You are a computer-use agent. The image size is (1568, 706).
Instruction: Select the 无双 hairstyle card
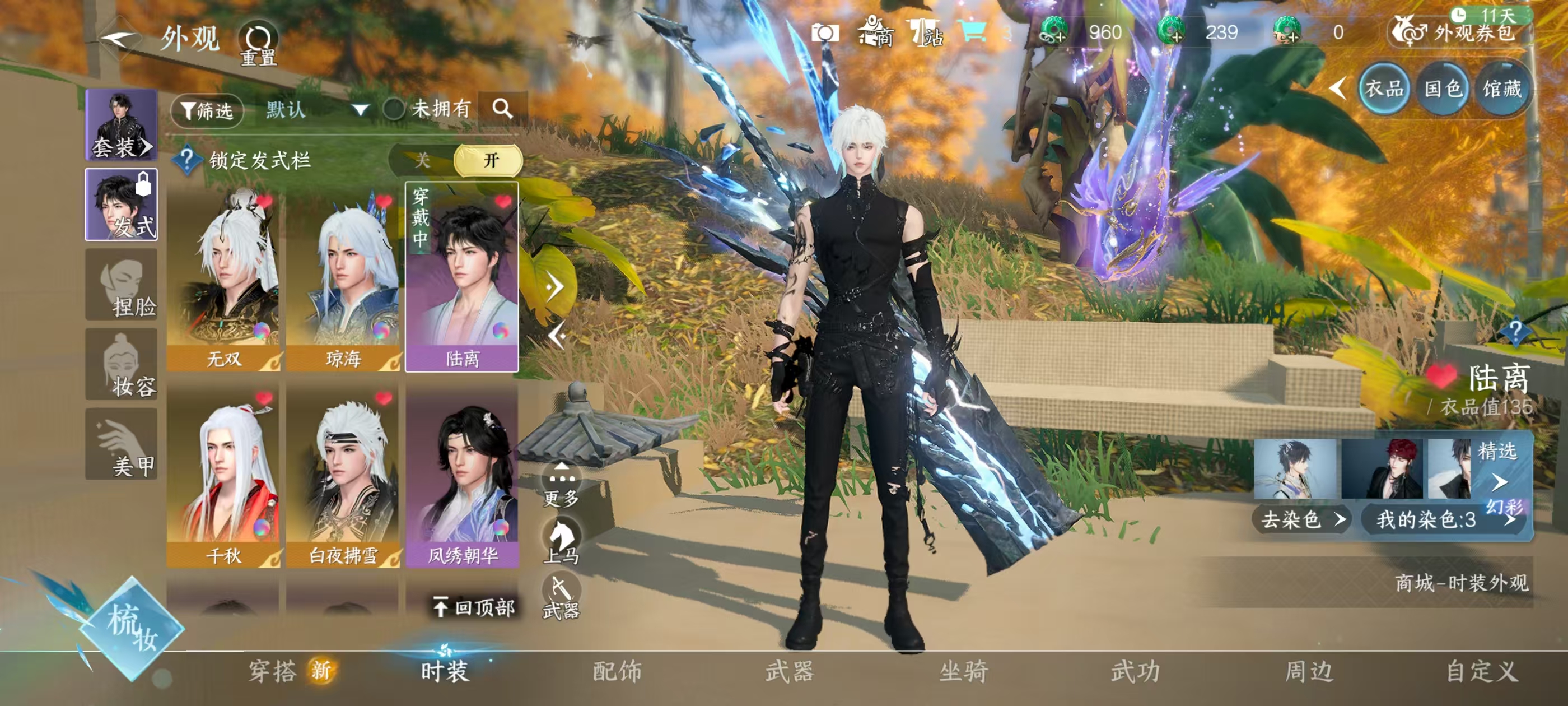[x=223, y=278]
